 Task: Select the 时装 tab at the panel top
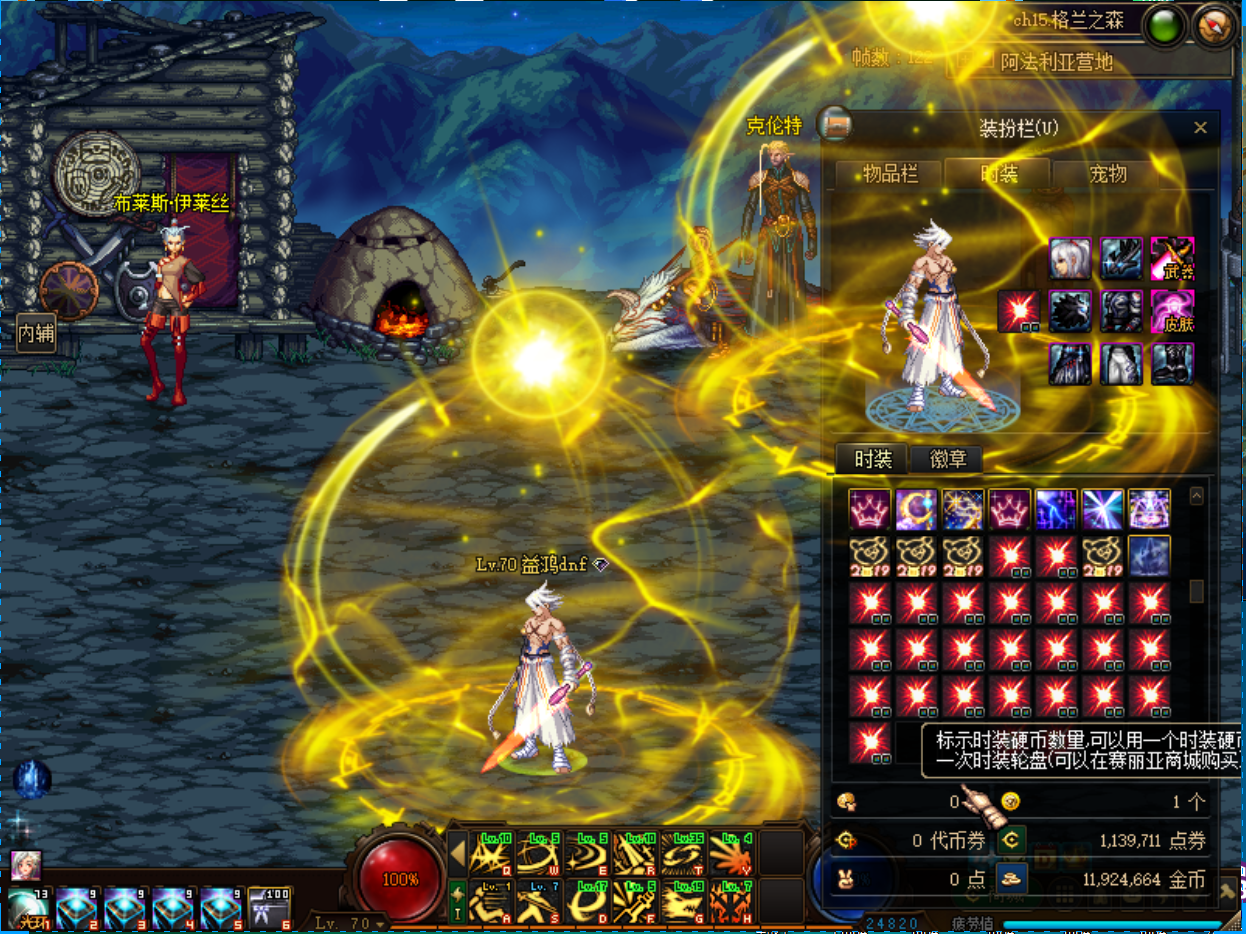coord(998,175)
